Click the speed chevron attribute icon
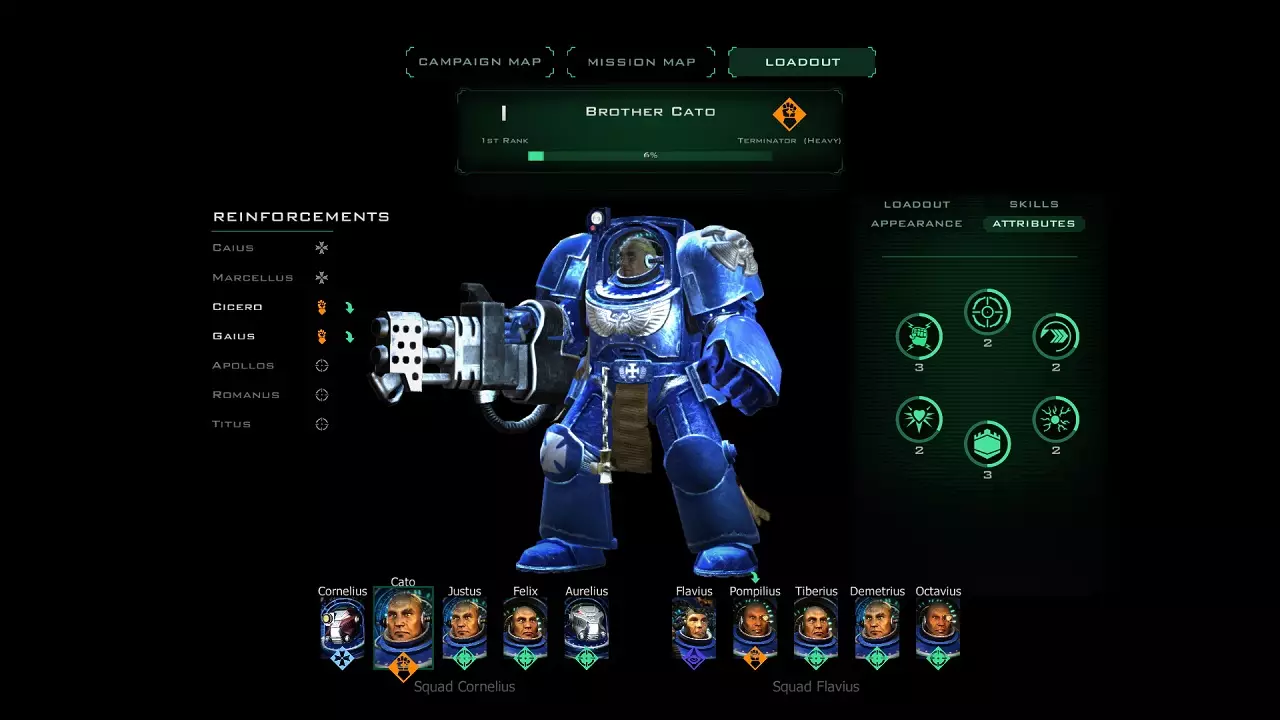Image resolution: width=1280 pixels, height=720 pixels. (1055, 337)
